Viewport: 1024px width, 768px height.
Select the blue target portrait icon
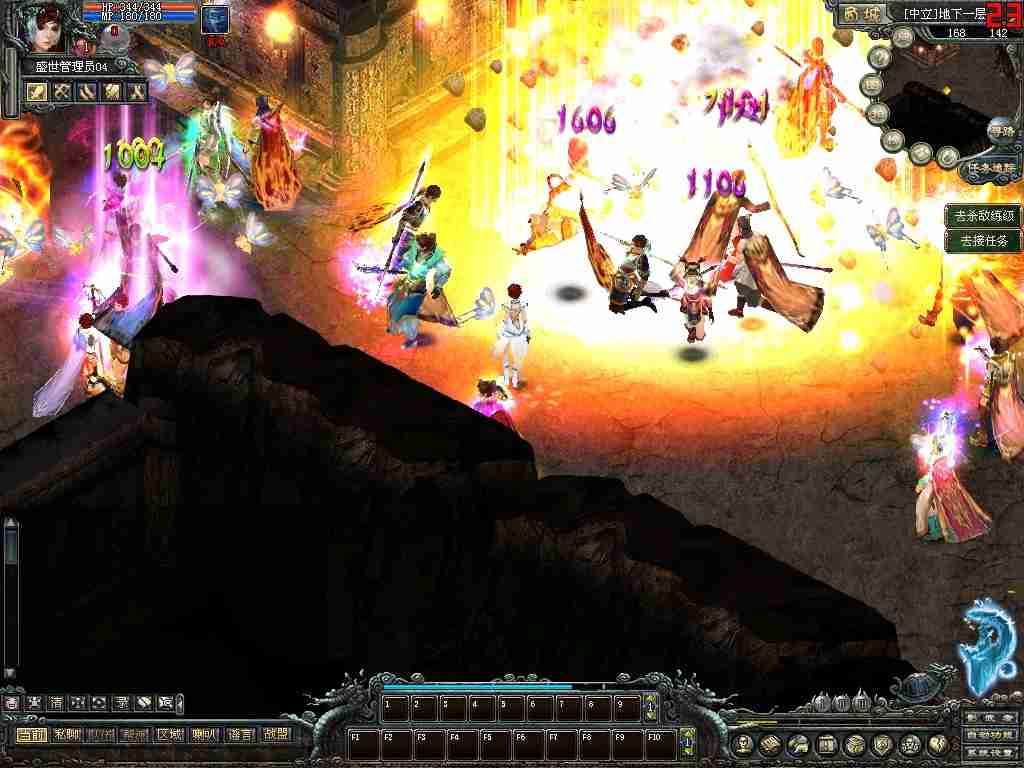coord(214,19)
